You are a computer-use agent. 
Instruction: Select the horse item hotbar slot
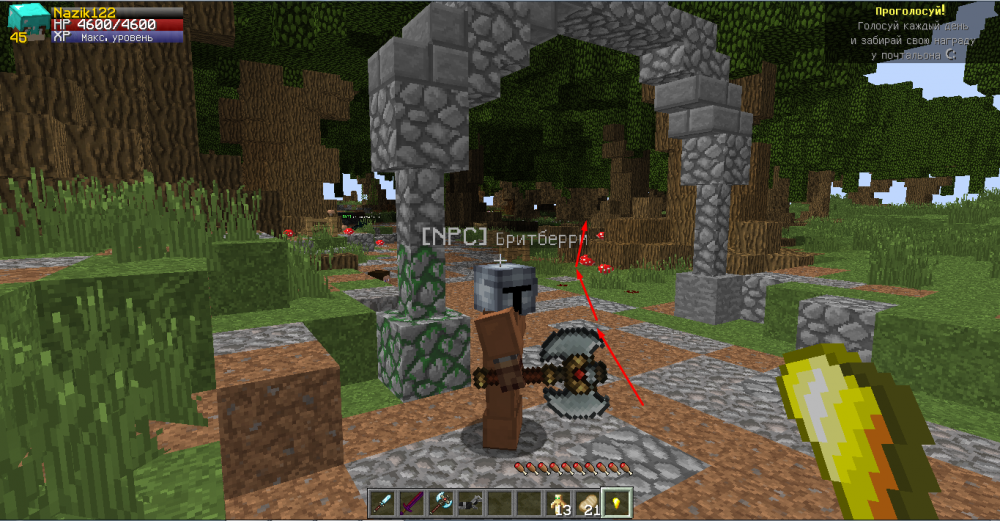[470, 502]
